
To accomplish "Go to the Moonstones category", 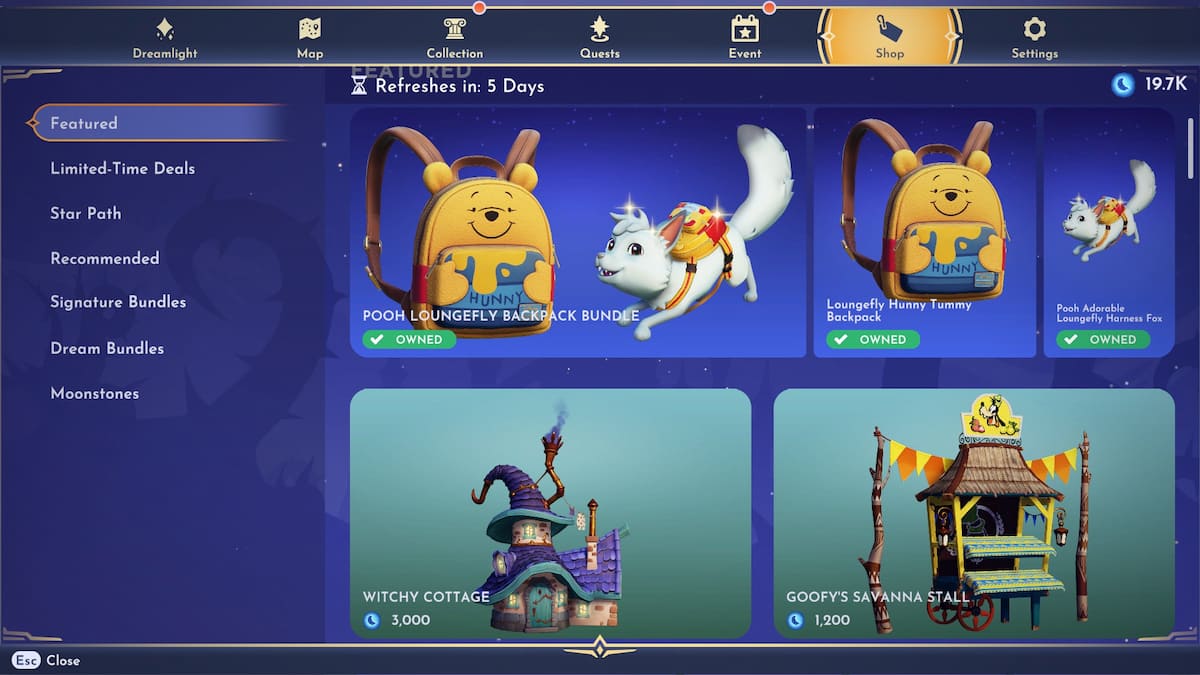I will pos(95,393).
